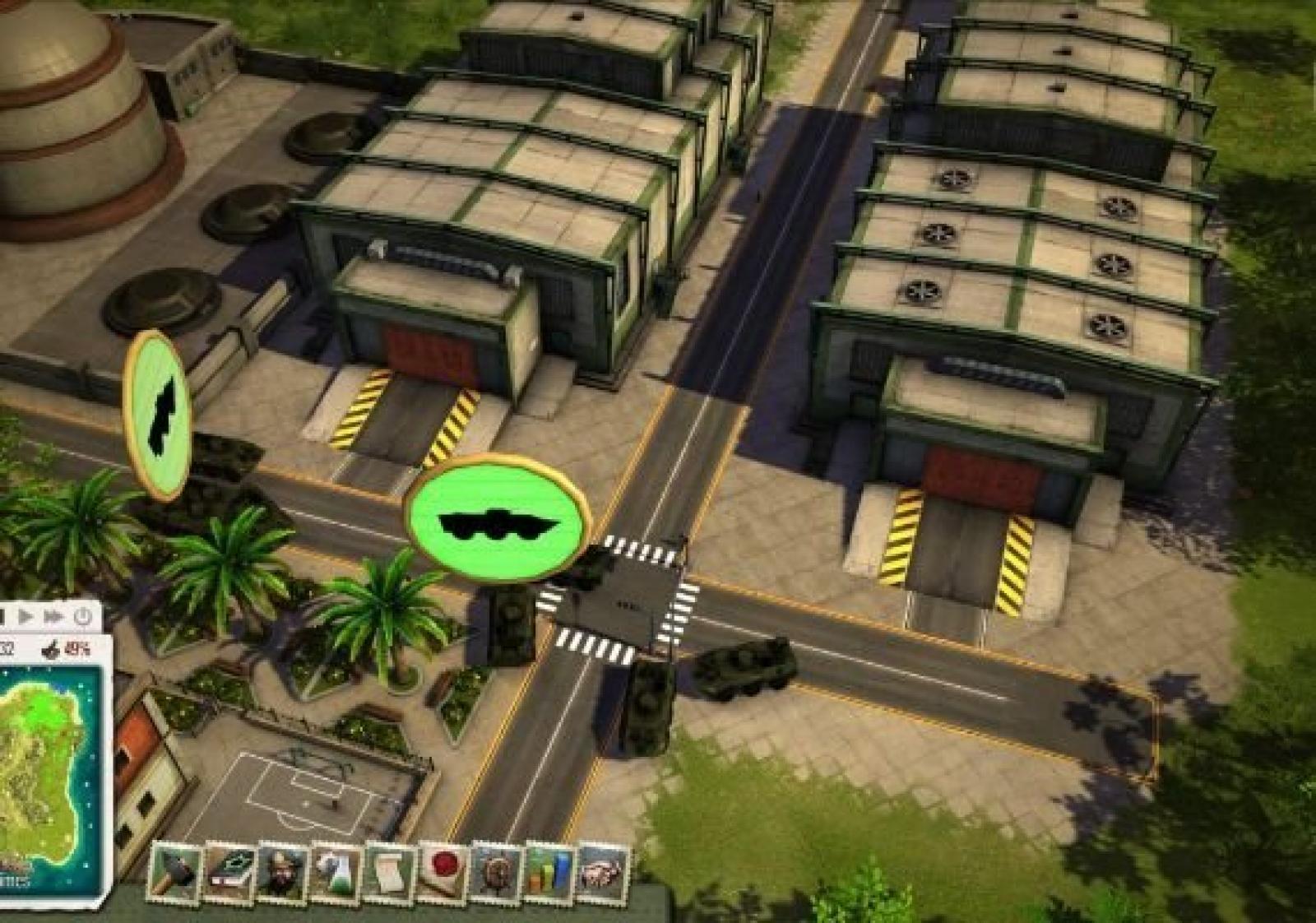Viewport: 1316px width, 923px height.
Task: Select the green armored vehicle unit marker
Action: point(498,518)
